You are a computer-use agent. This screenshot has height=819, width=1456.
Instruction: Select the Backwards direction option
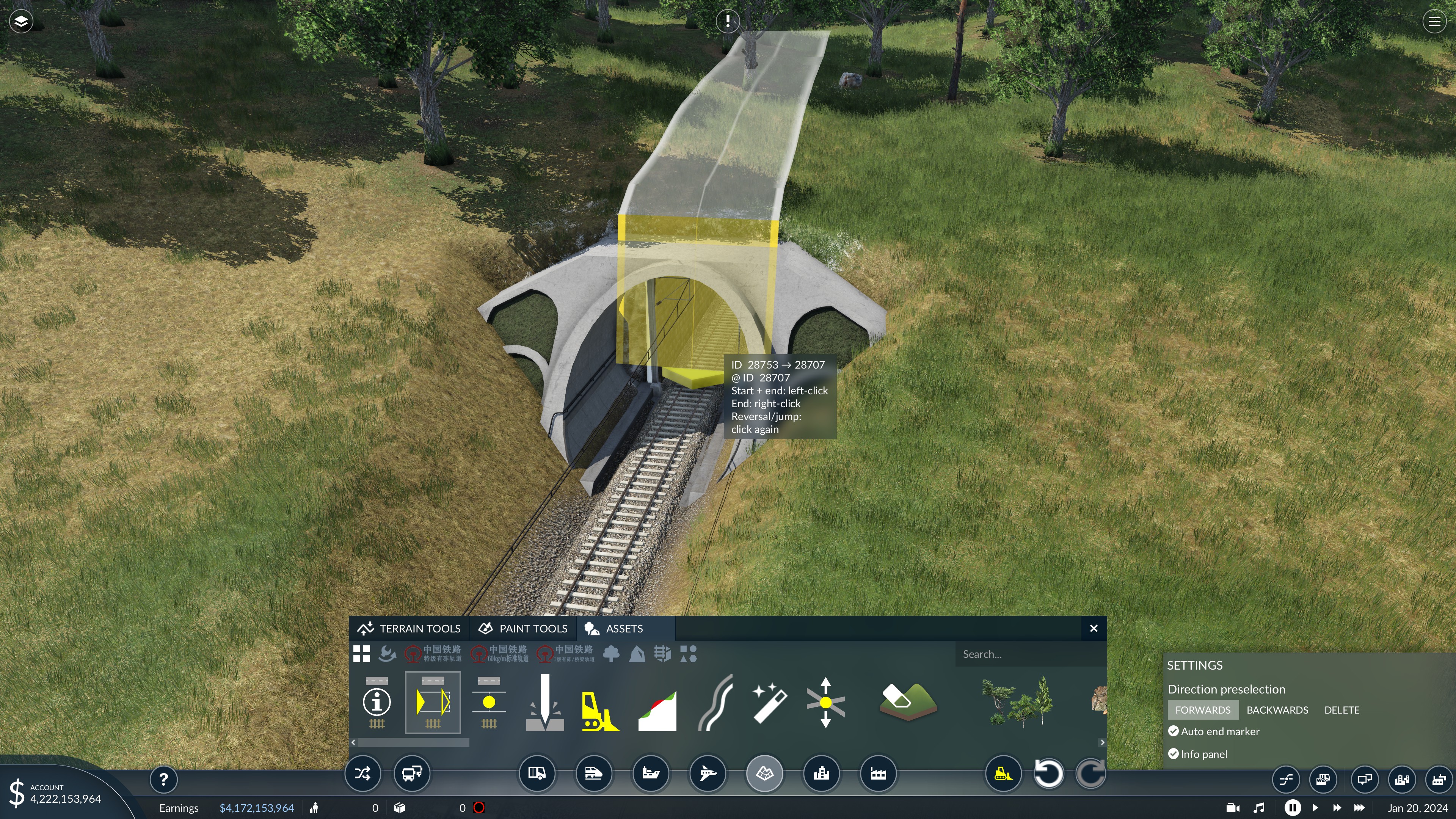[x=1277, y=710]
